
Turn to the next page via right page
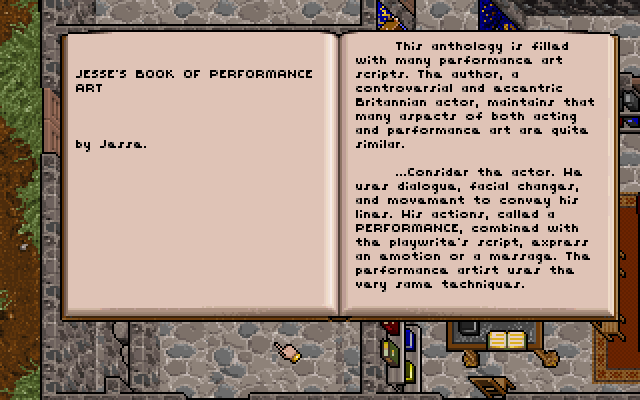click(x=480, y=175)
